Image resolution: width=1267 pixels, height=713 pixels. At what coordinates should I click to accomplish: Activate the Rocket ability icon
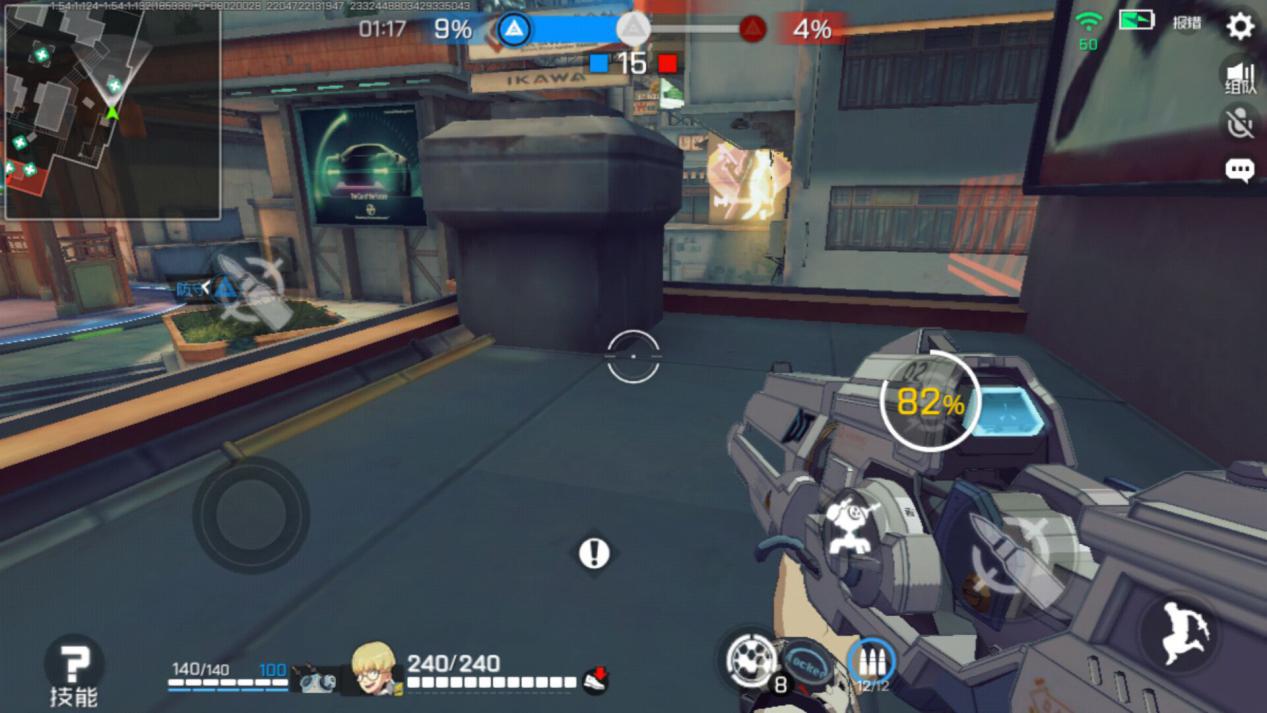tap(806, 664)
